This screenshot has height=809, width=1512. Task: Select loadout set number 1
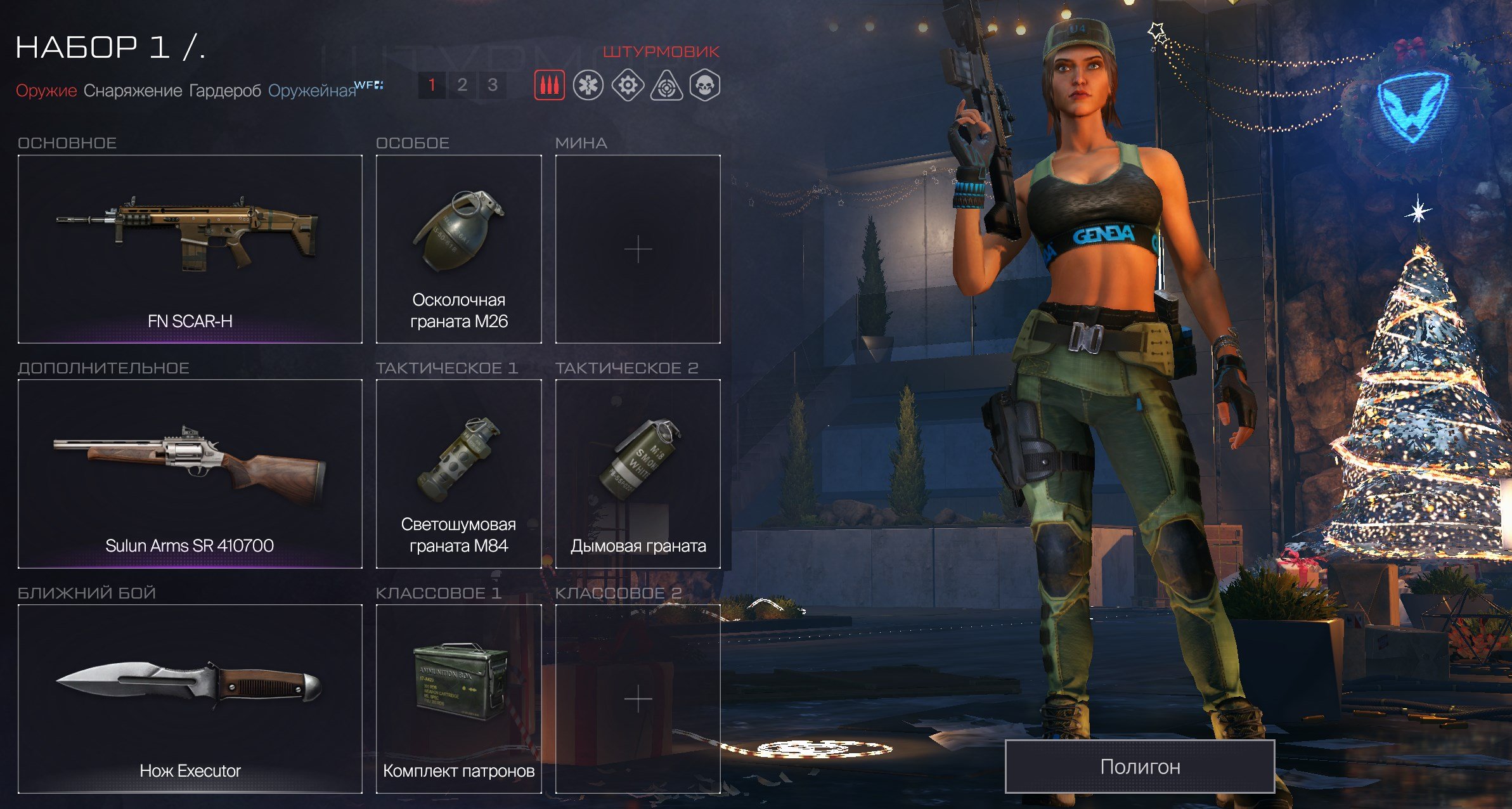[x=432, y=85]
